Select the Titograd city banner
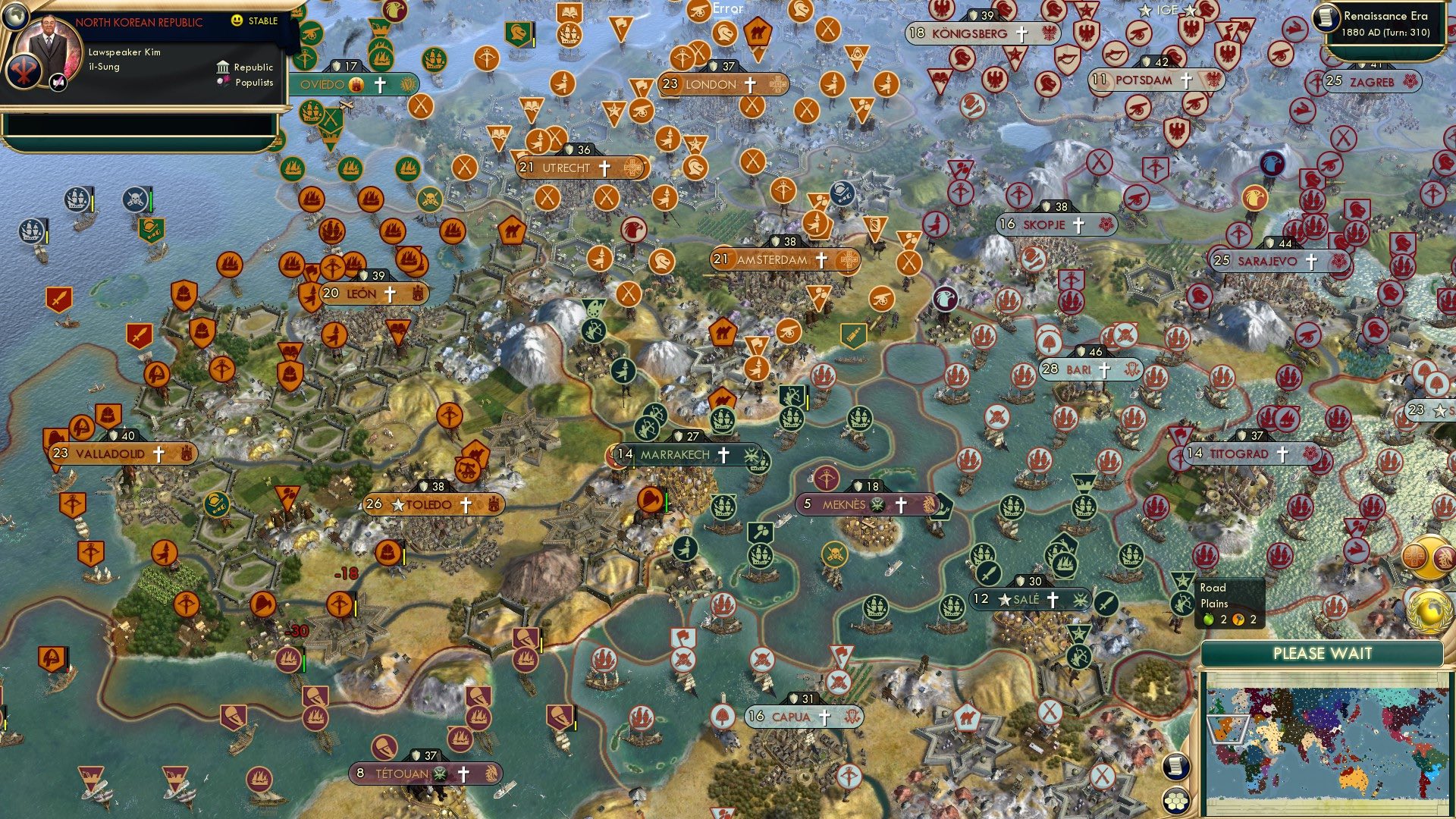The image size is (1456, 819). point(1236,454)
